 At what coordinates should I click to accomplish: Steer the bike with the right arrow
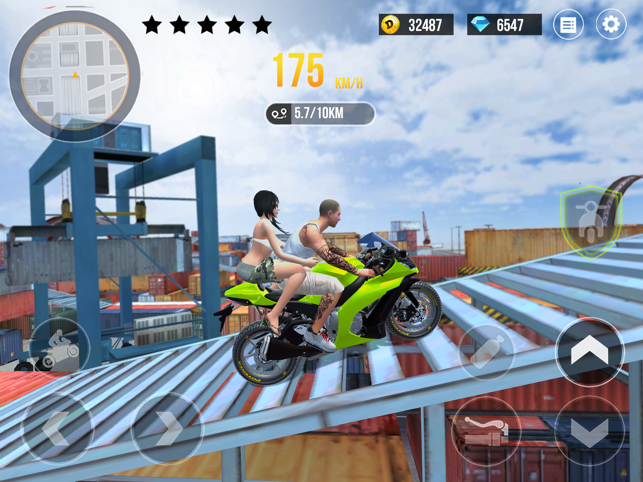pyautogui.click(x=167, y=429)
